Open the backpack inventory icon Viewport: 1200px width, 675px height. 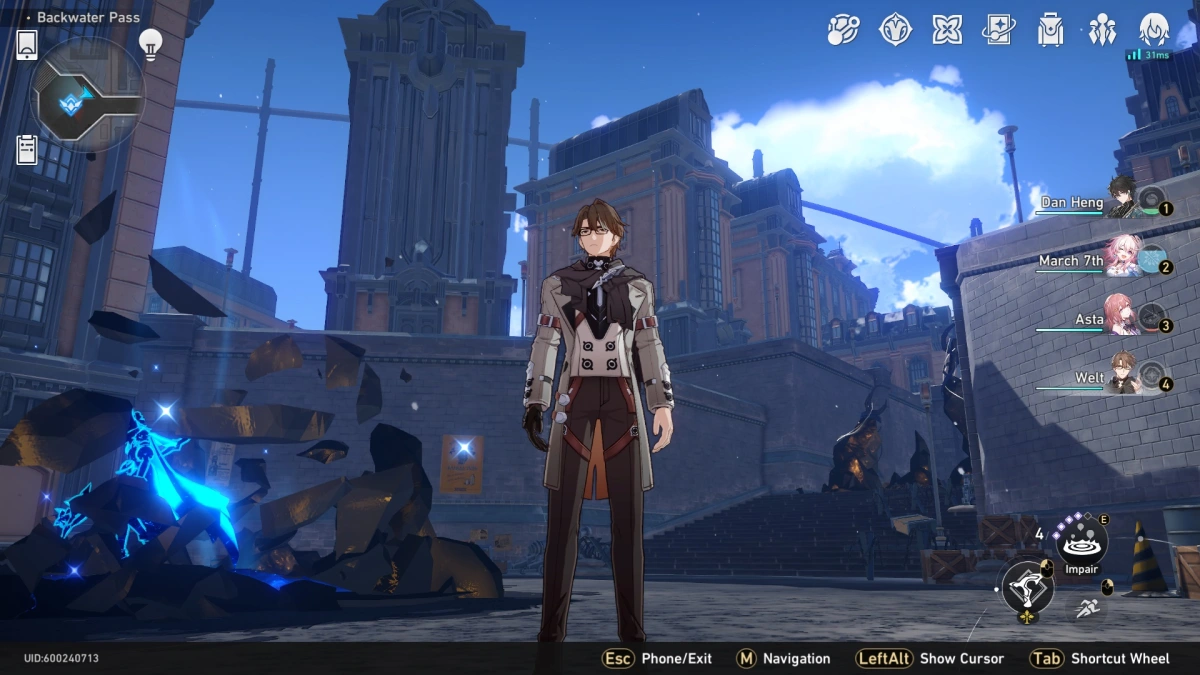[1050, 30]
